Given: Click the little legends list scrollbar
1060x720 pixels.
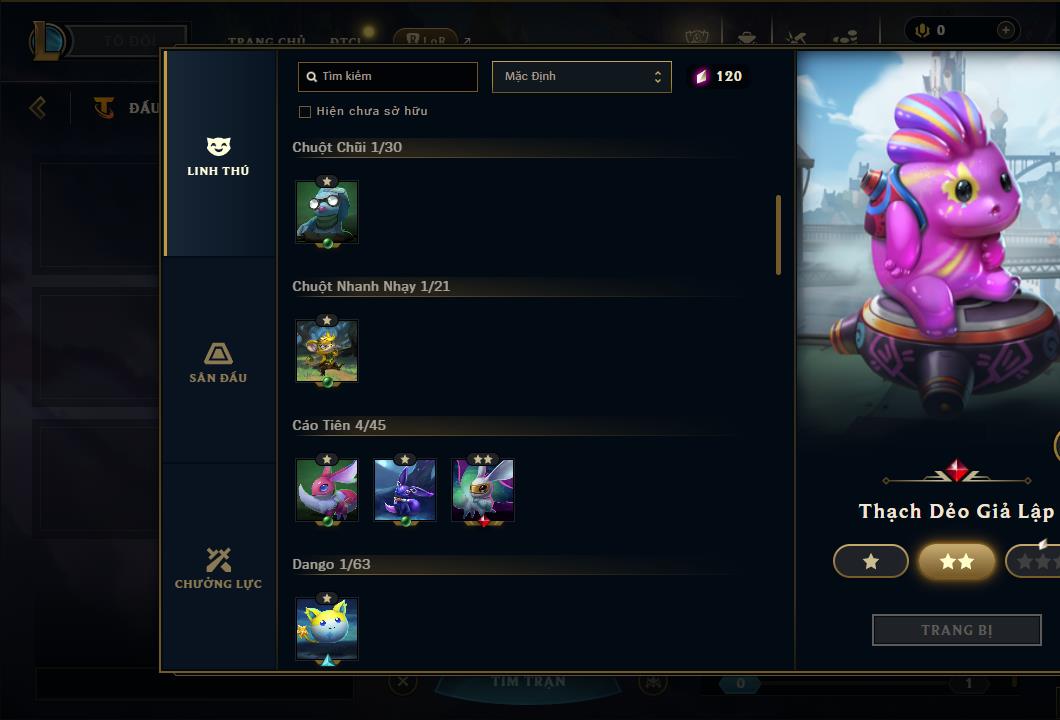Looking at the screenshot, I should 778,235.
